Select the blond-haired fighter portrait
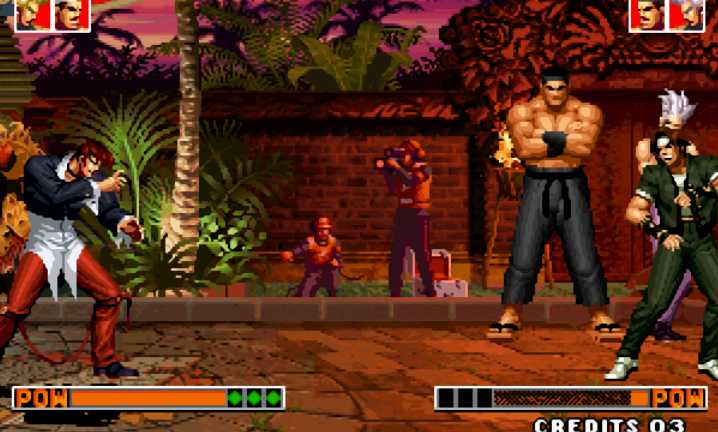Image resolution: width=718 pixels, height=432 pixels. click(32, 14)
